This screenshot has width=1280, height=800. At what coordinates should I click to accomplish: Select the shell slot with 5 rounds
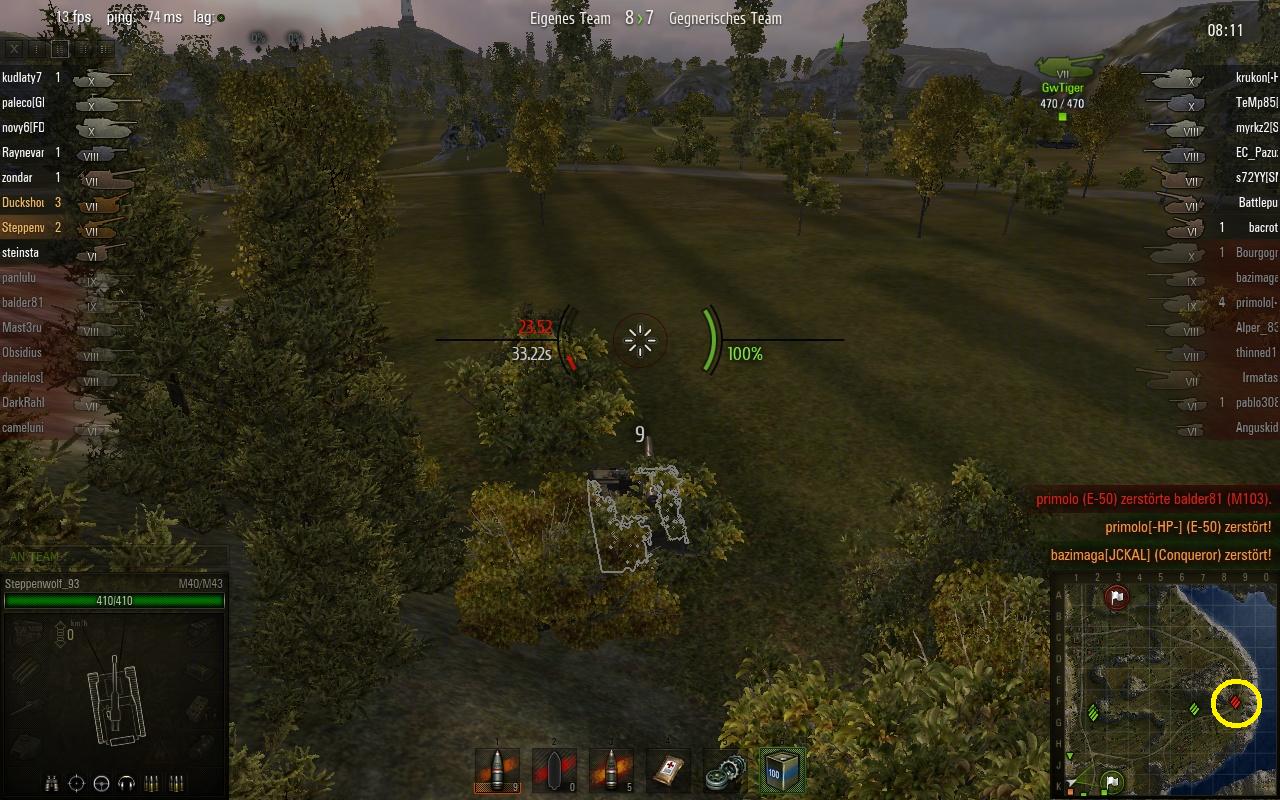[x=610, y=770]
